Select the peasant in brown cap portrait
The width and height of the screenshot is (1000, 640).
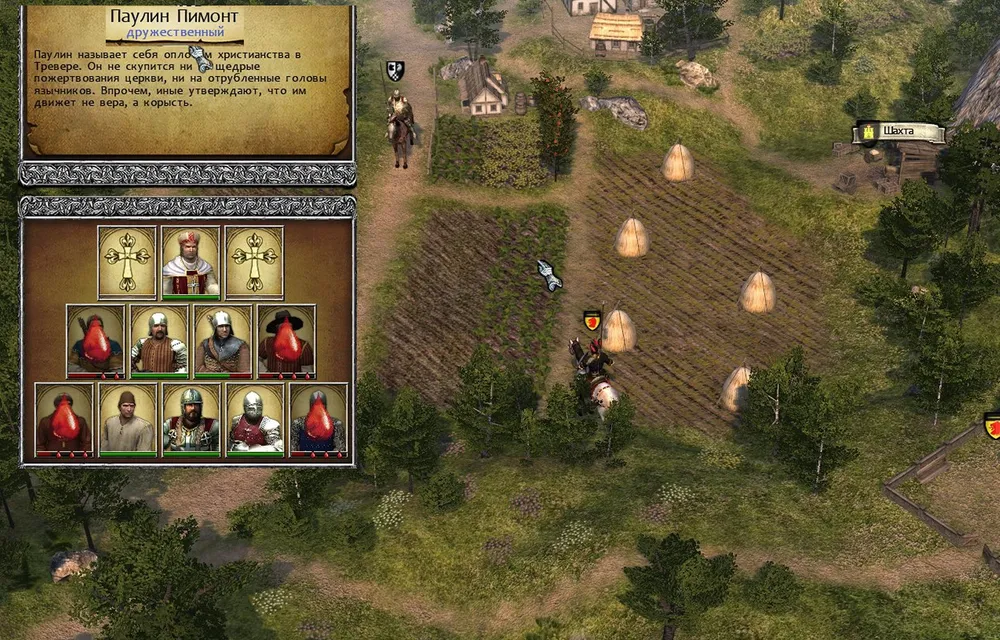[x=128, y=418]
